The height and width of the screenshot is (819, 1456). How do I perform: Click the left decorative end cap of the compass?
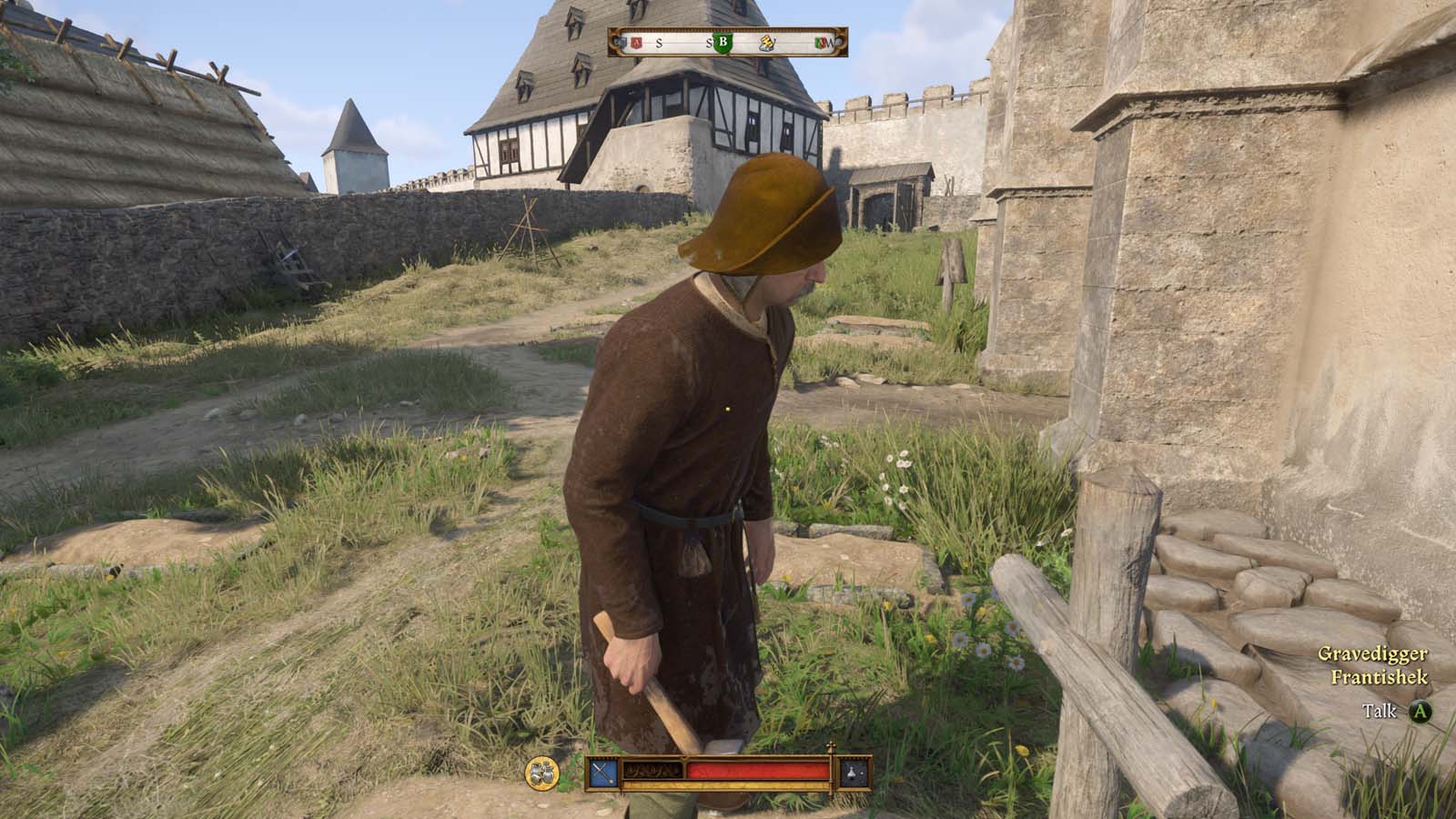pyautogui.click(x=615, y=42)
